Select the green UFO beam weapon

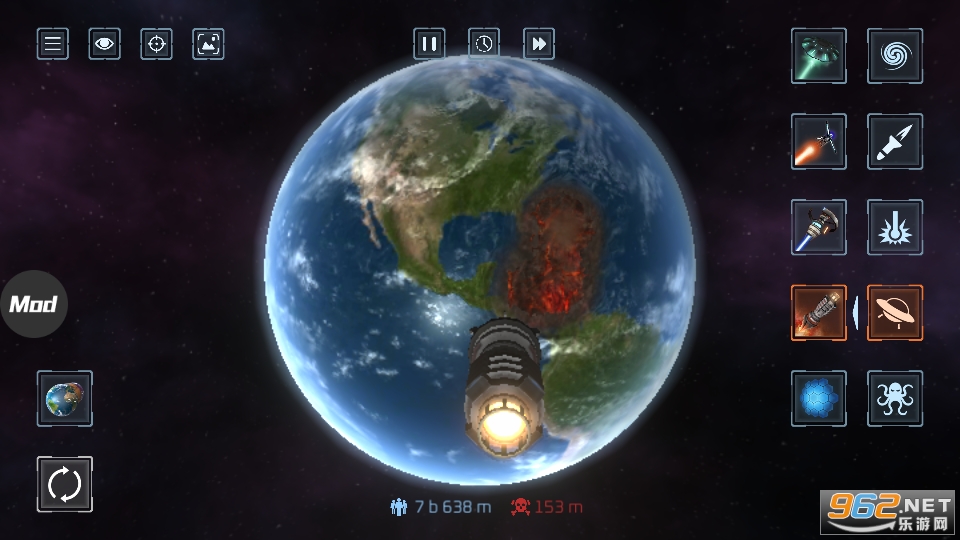(x=819, y=56)
